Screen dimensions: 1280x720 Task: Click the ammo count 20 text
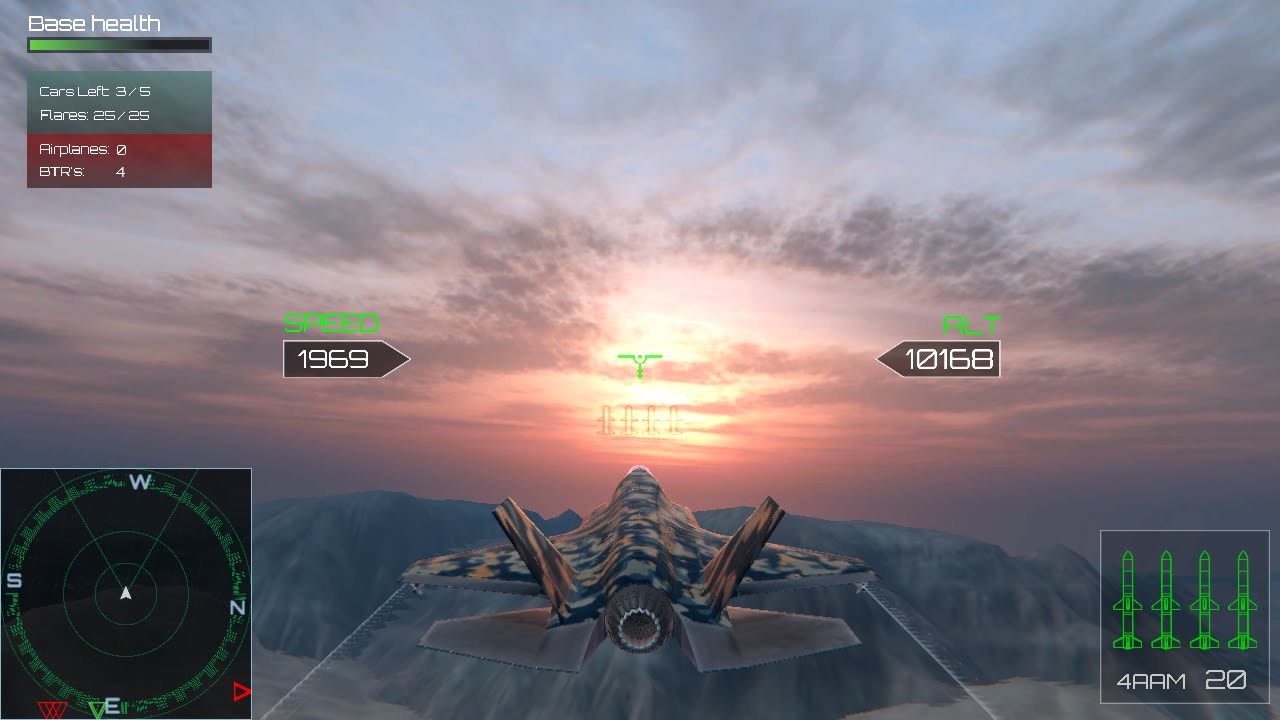coord(1227,680)
